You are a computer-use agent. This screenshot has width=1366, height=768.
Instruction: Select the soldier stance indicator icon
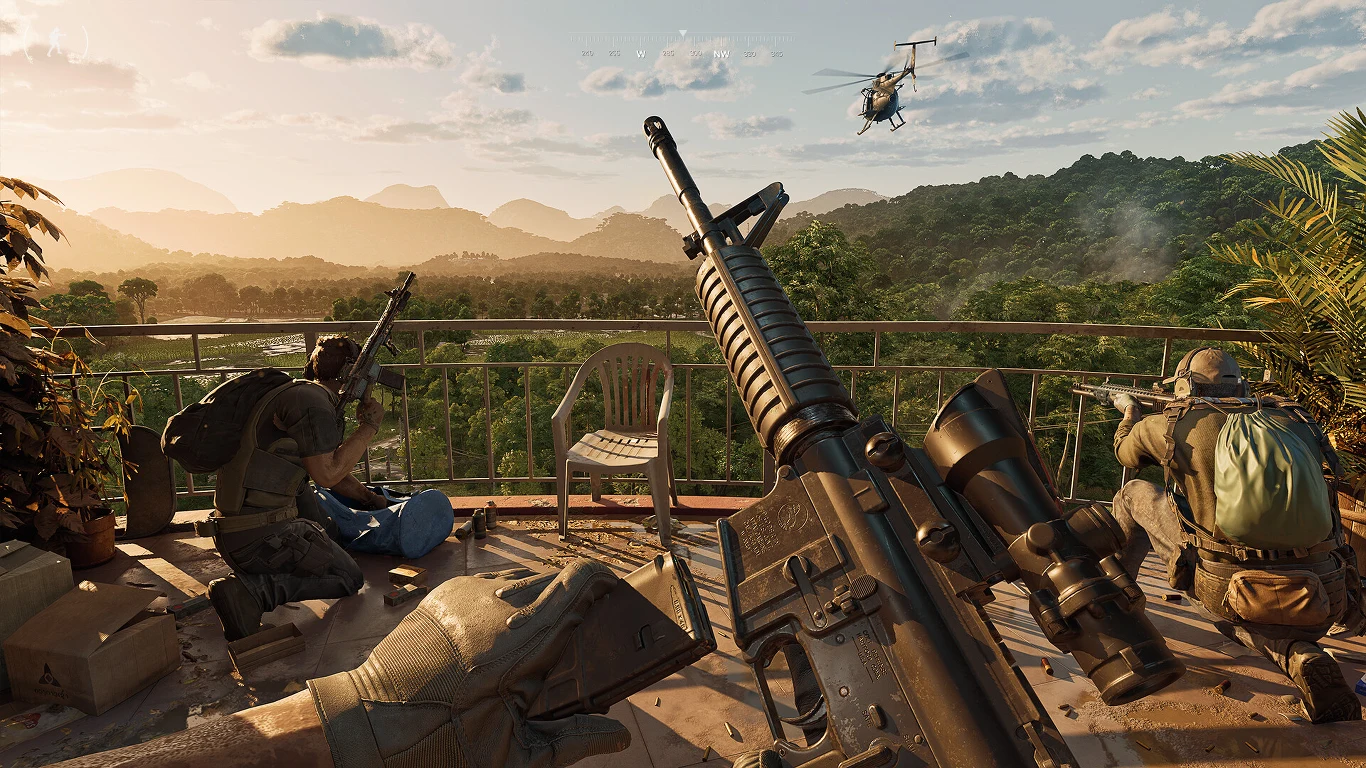pos(56,41)
